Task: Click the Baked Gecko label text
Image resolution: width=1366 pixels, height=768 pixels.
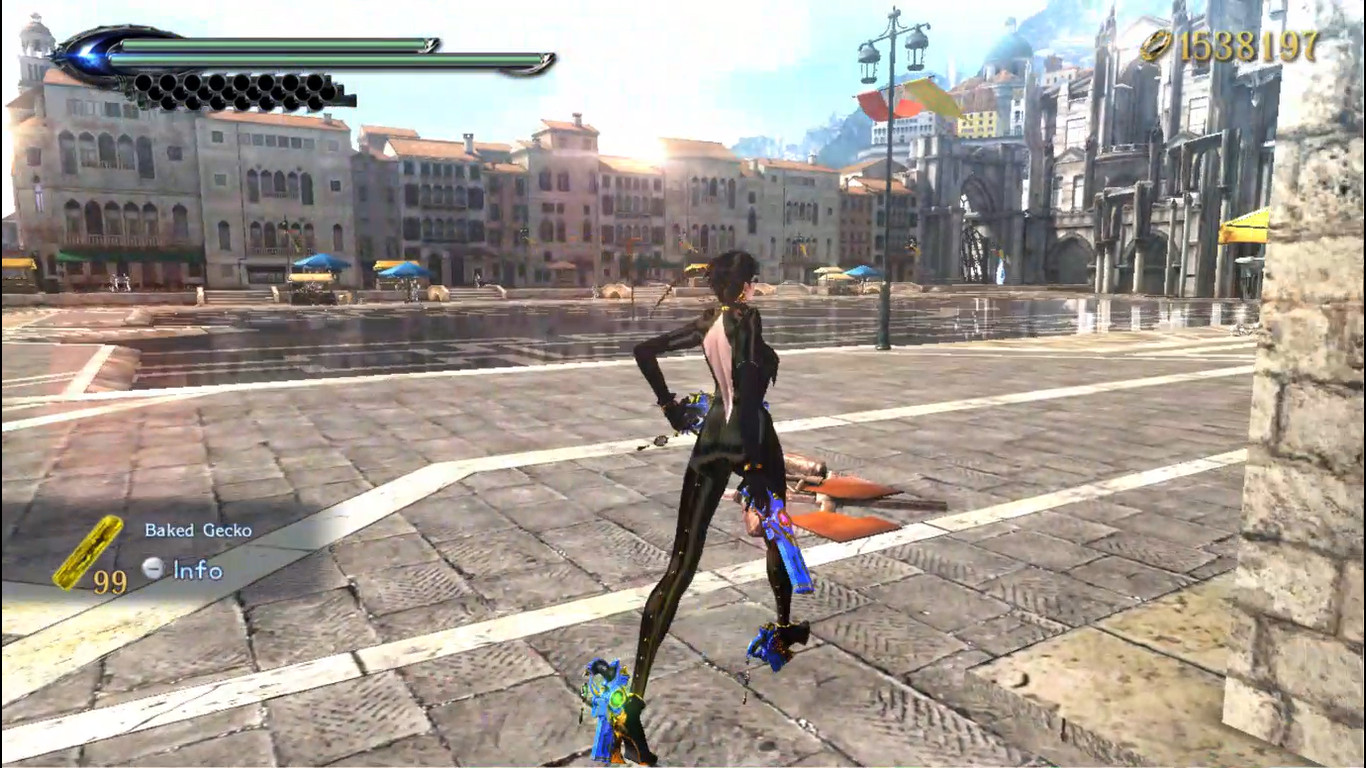Action: click(x=199, y=529)
